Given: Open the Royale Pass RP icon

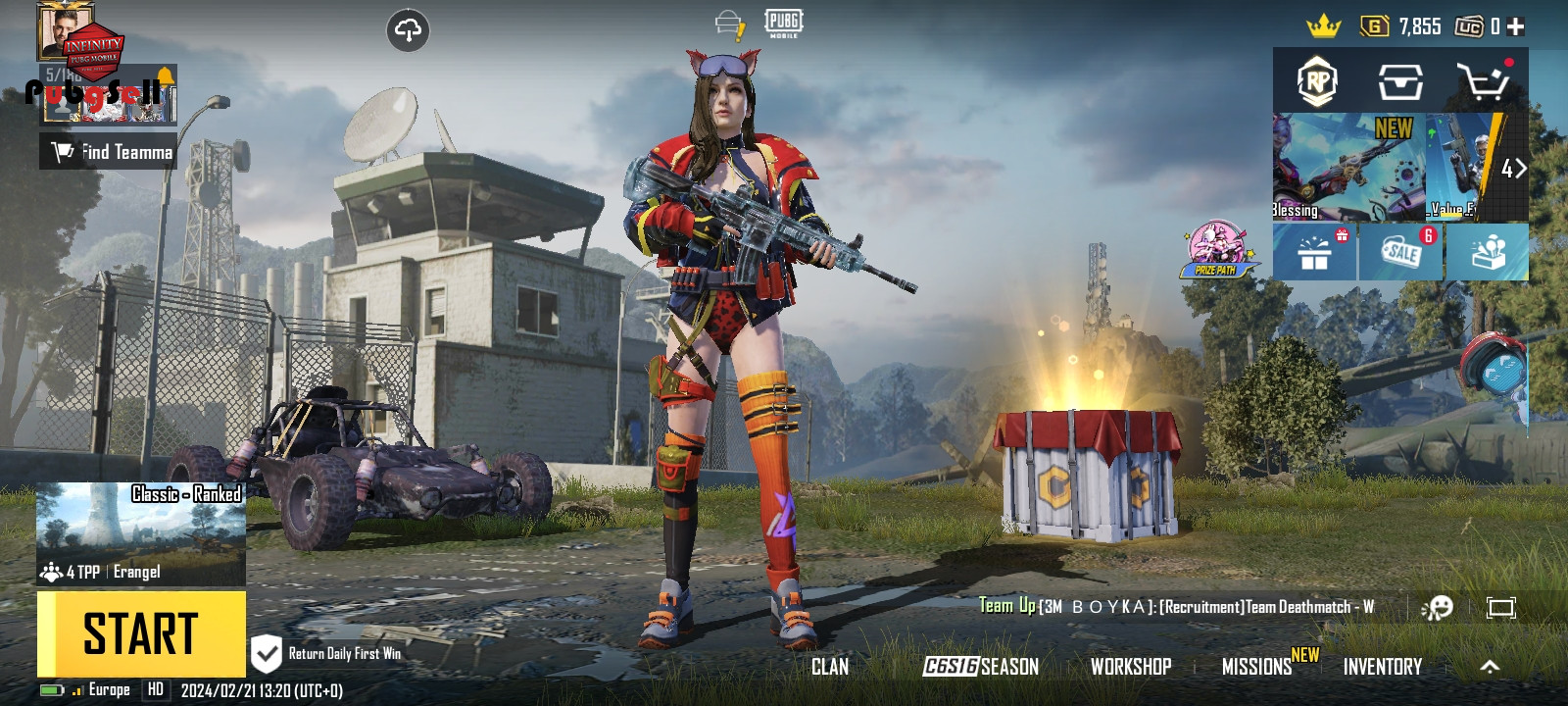Looking at the screenshot, I should 1316,82.
